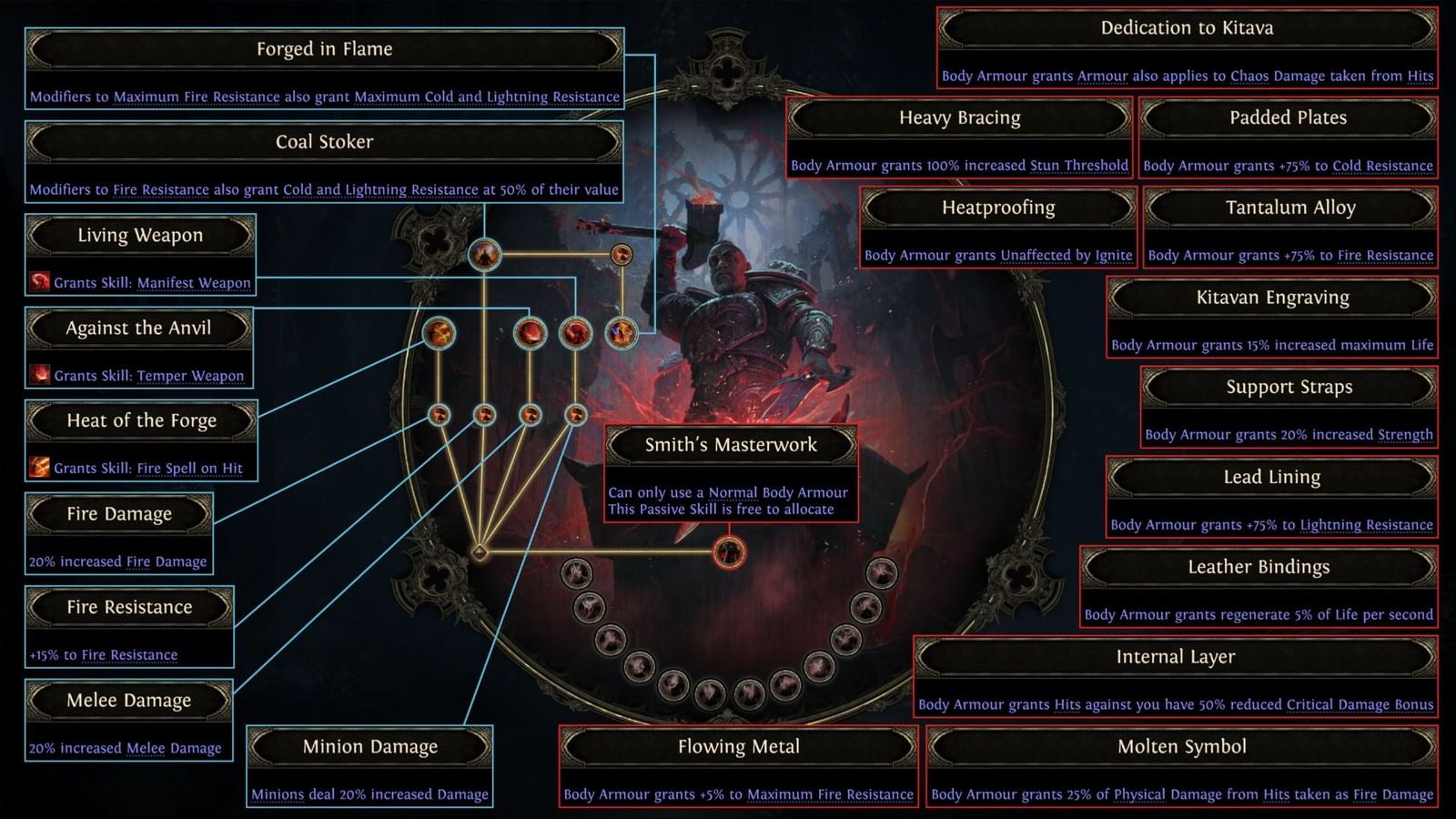The width and height of the screenshot is (1456, 819).
Task: Allocate the Forged in Flame notable node
Action: pos(622,333)
